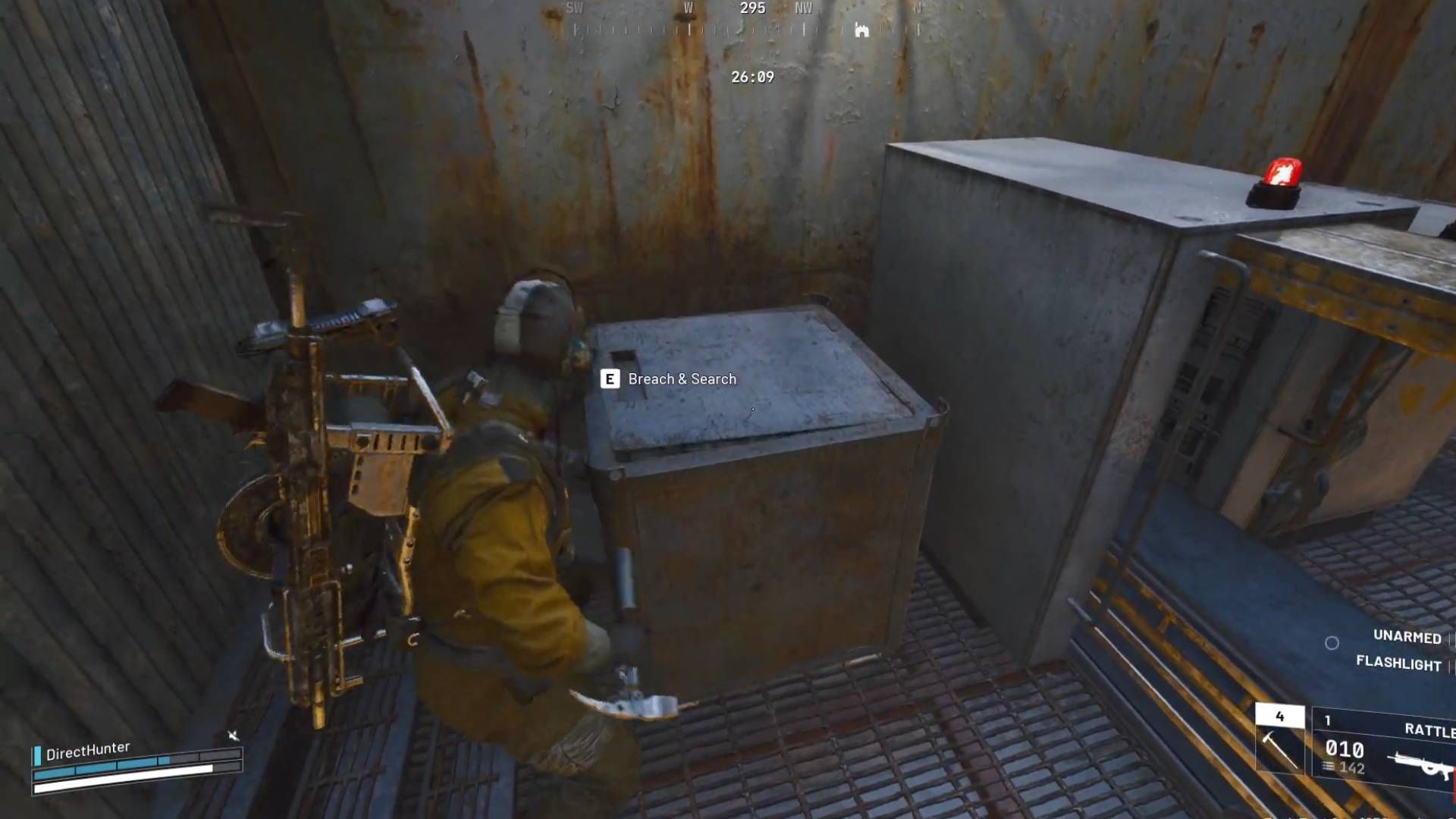The height and width of the screenshot is (819, 1456).
Task: Click the E key prompt square
Action: (x=609, y=379)
